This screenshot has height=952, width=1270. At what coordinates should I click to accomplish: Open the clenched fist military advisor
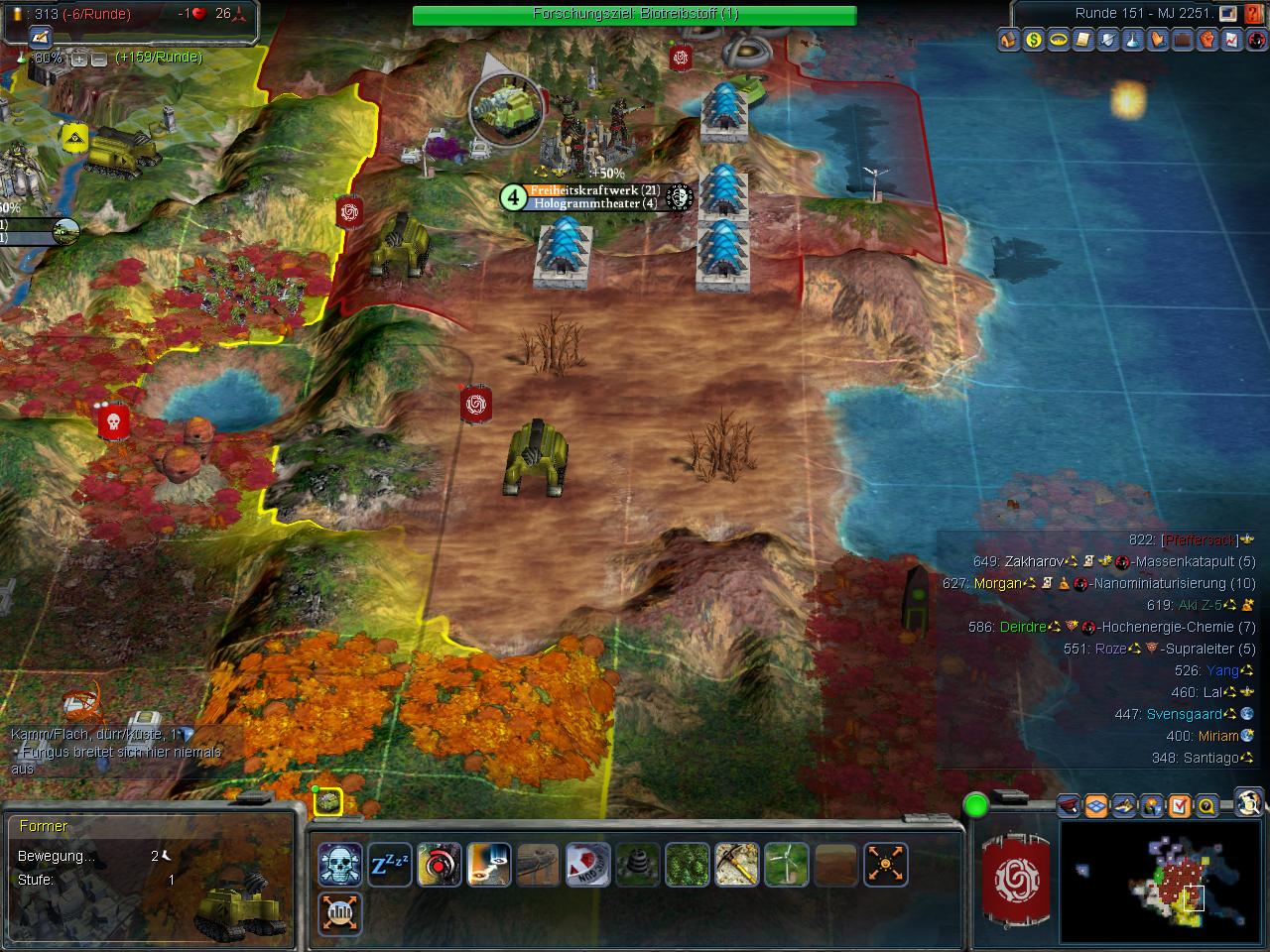[1207, 41]
